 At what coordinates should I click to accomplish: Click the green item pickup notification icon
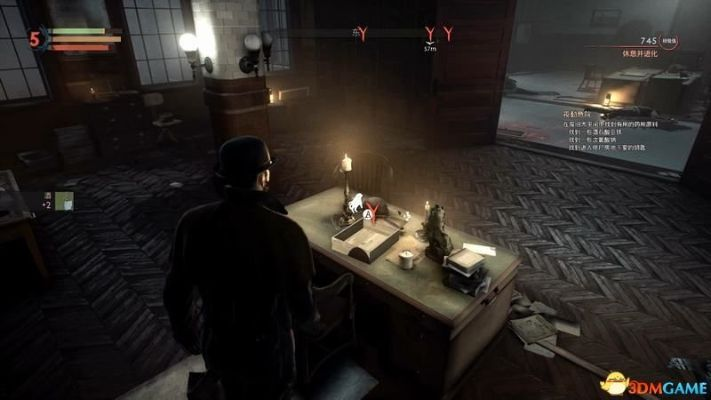[65, 201]
